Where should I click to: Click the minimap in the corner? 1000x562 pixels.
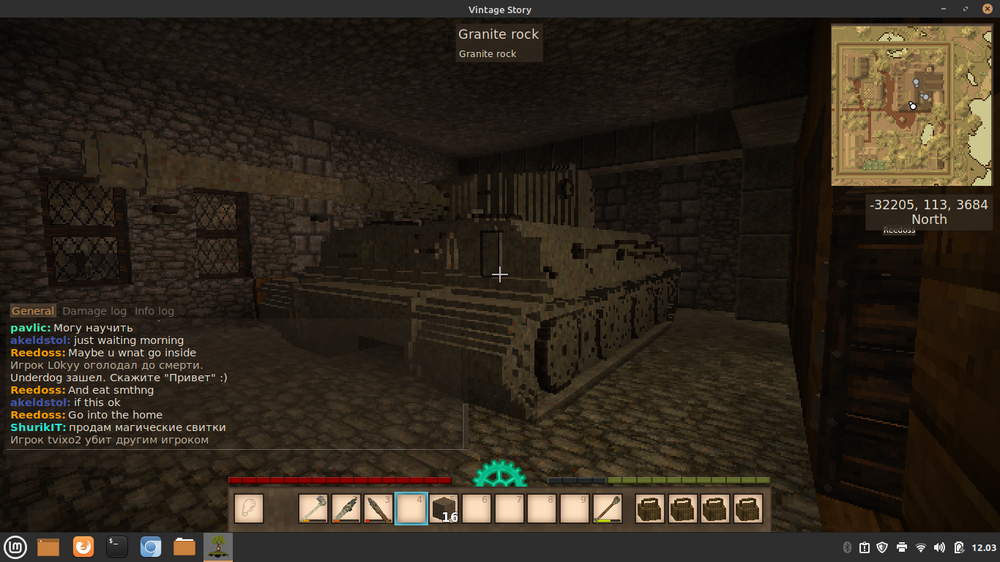coord(911,105)
